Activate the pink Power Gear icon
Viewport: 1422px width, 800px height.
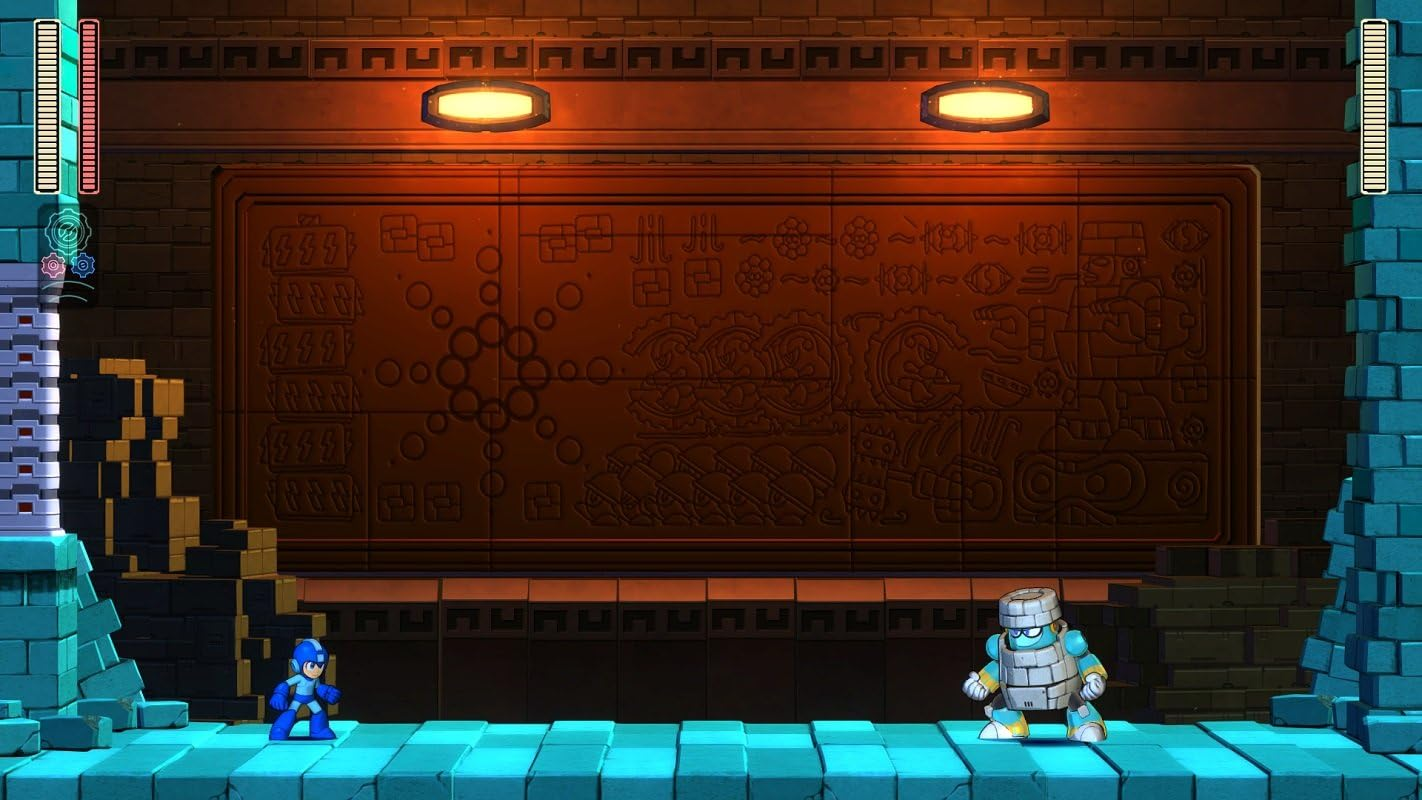pos(53,266)
